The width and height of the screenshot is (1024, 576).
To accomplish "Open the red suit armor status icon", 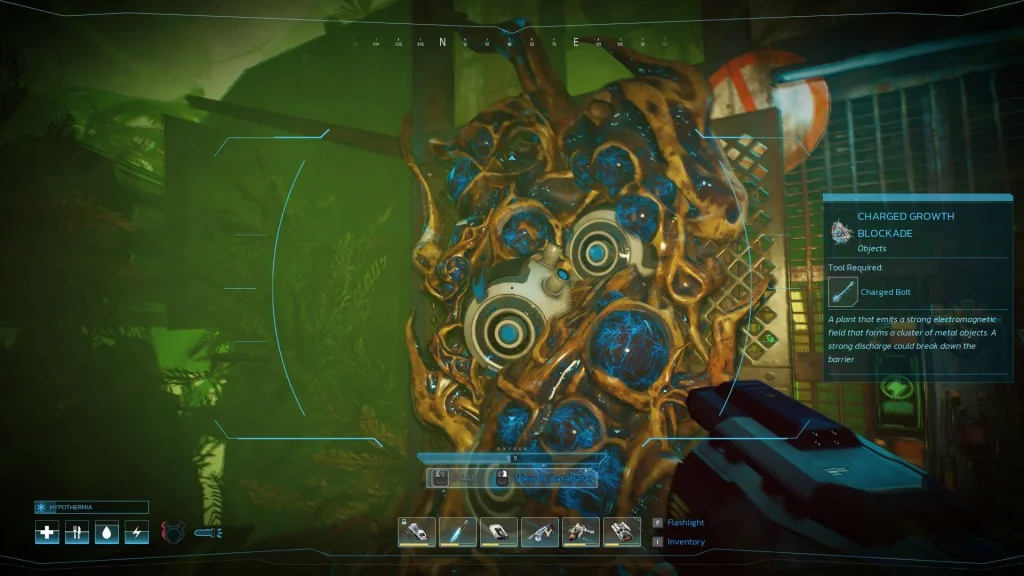I will click(x=174, y=532).
